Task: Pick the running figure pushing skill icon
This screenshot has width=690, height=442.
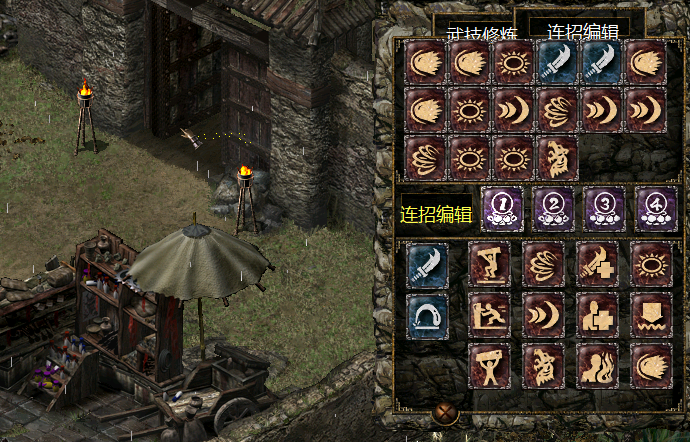Action: 490,314
